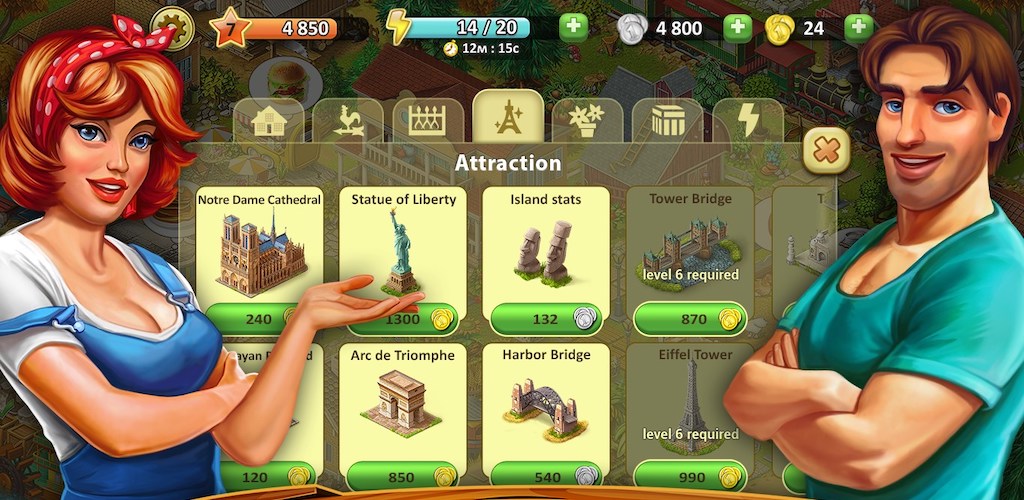The image size is (1024, 500).
Task: Open the lightning bolt energy tab
Action: pyautogui.click(x=747, y=122)
